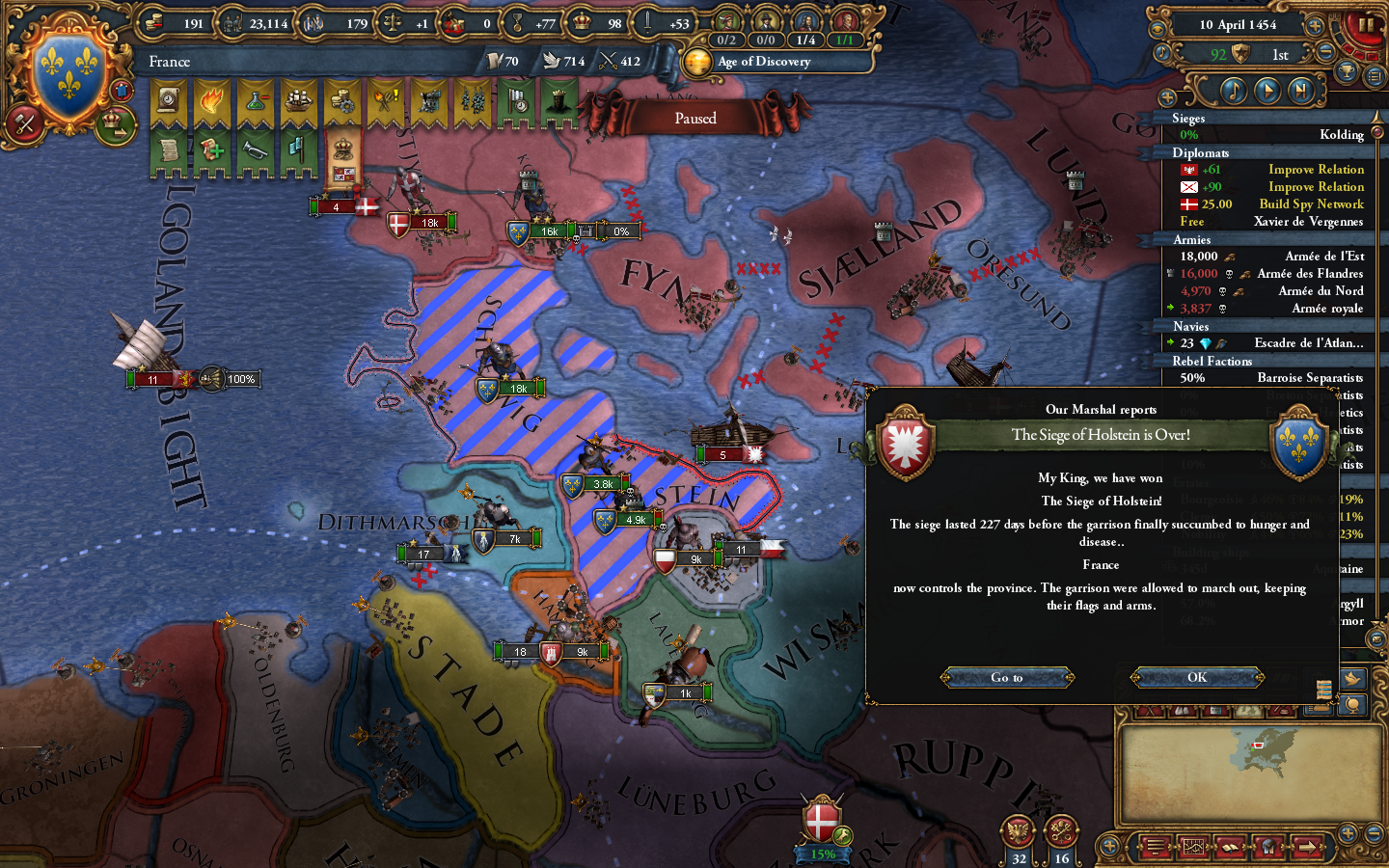1389x868 pixels.
Task: Confirm the Holstein siege report with OK
Action: [1196, 677]
